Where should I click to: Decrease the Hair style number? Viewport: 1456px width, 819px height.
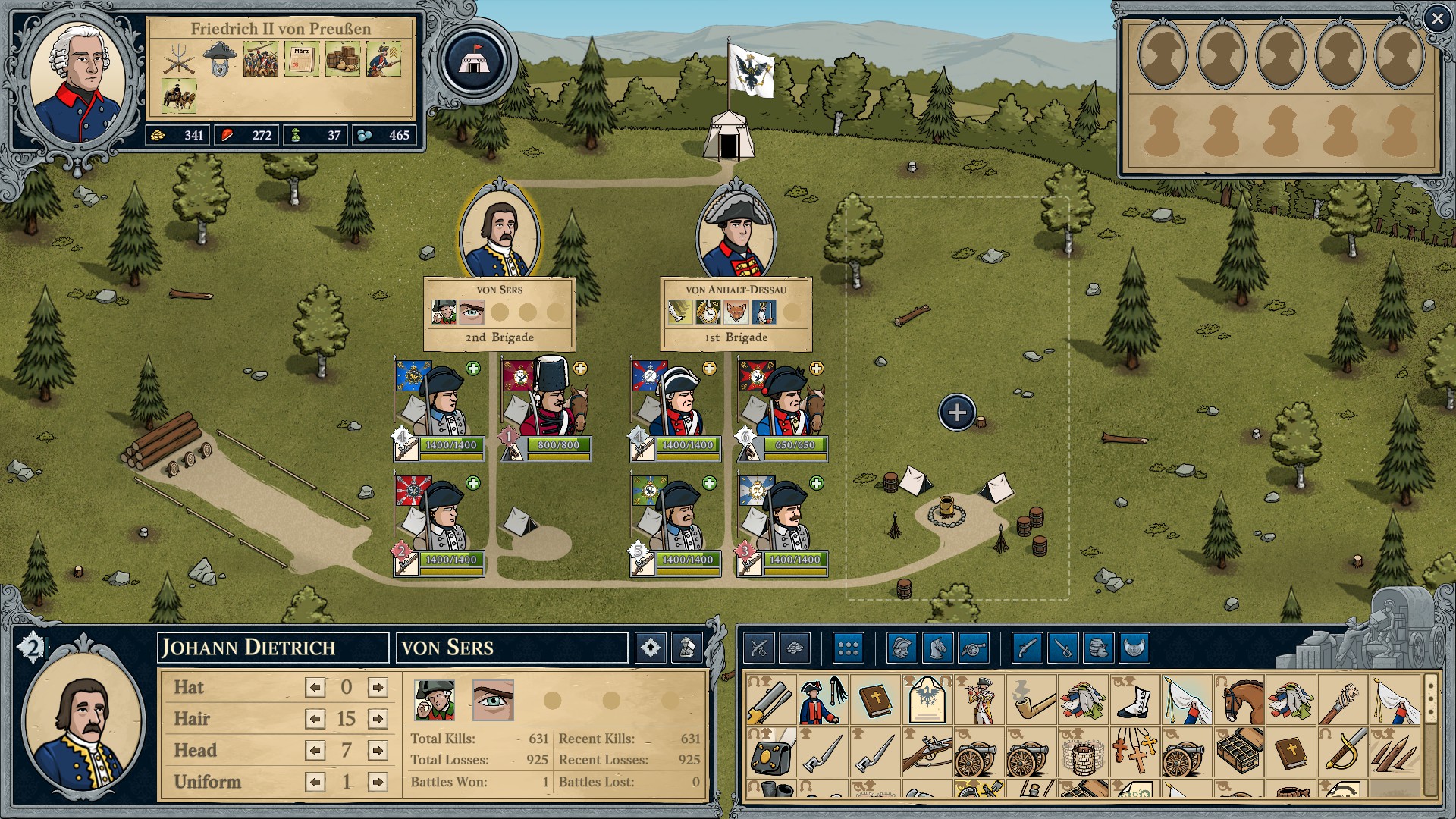315,719
